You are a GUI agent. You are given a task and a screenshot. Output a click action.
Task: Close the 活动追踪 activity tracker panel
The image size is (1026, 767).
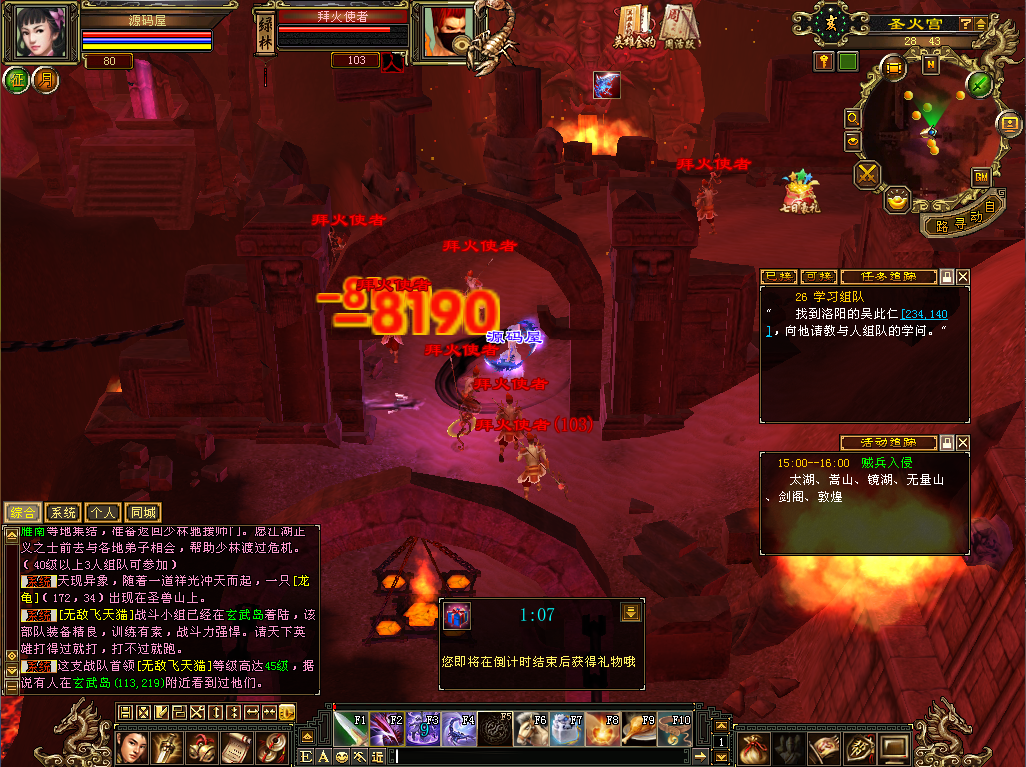pos(963,442)
